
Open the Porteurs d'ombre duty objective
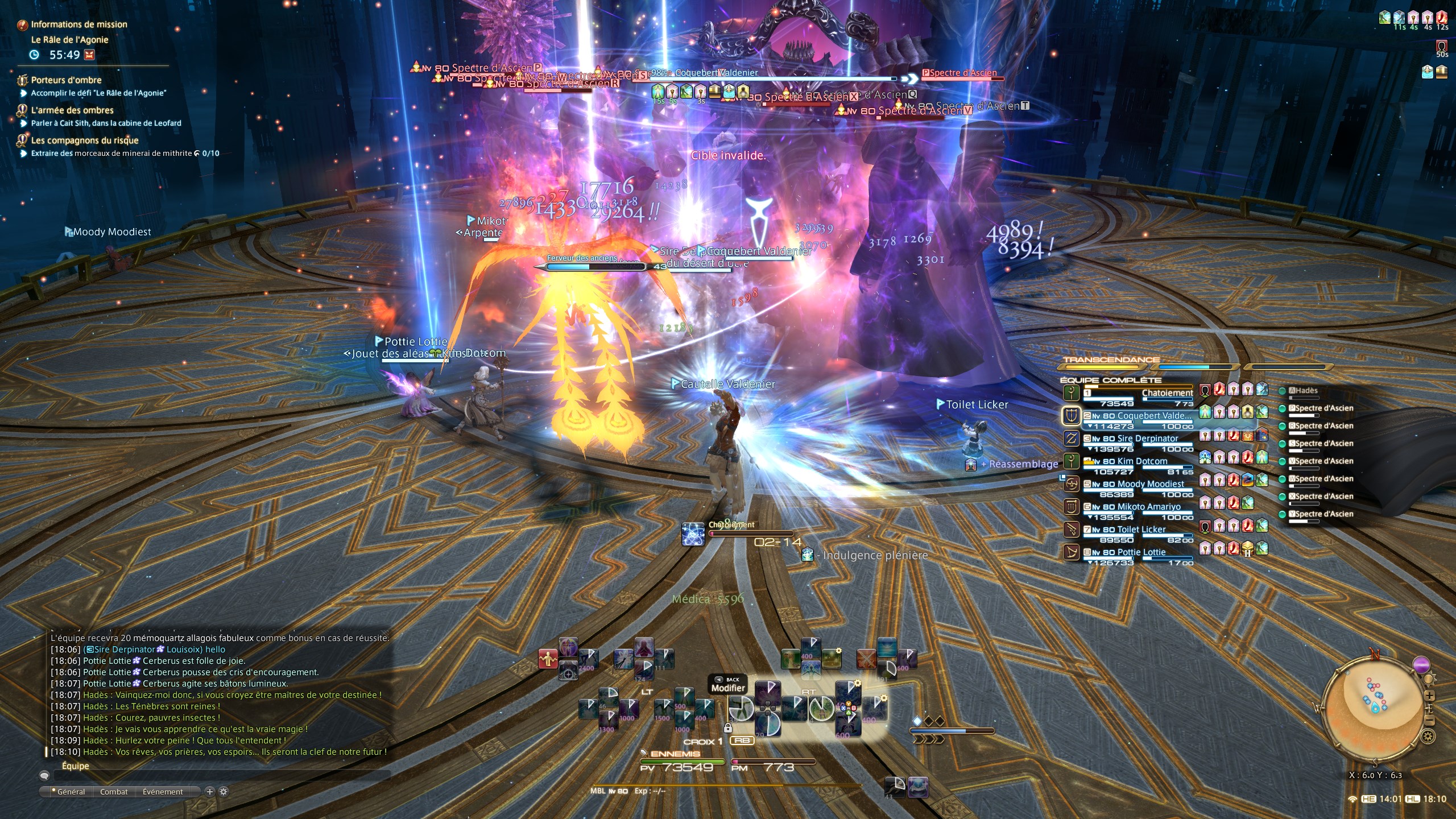tap(66, 80)
